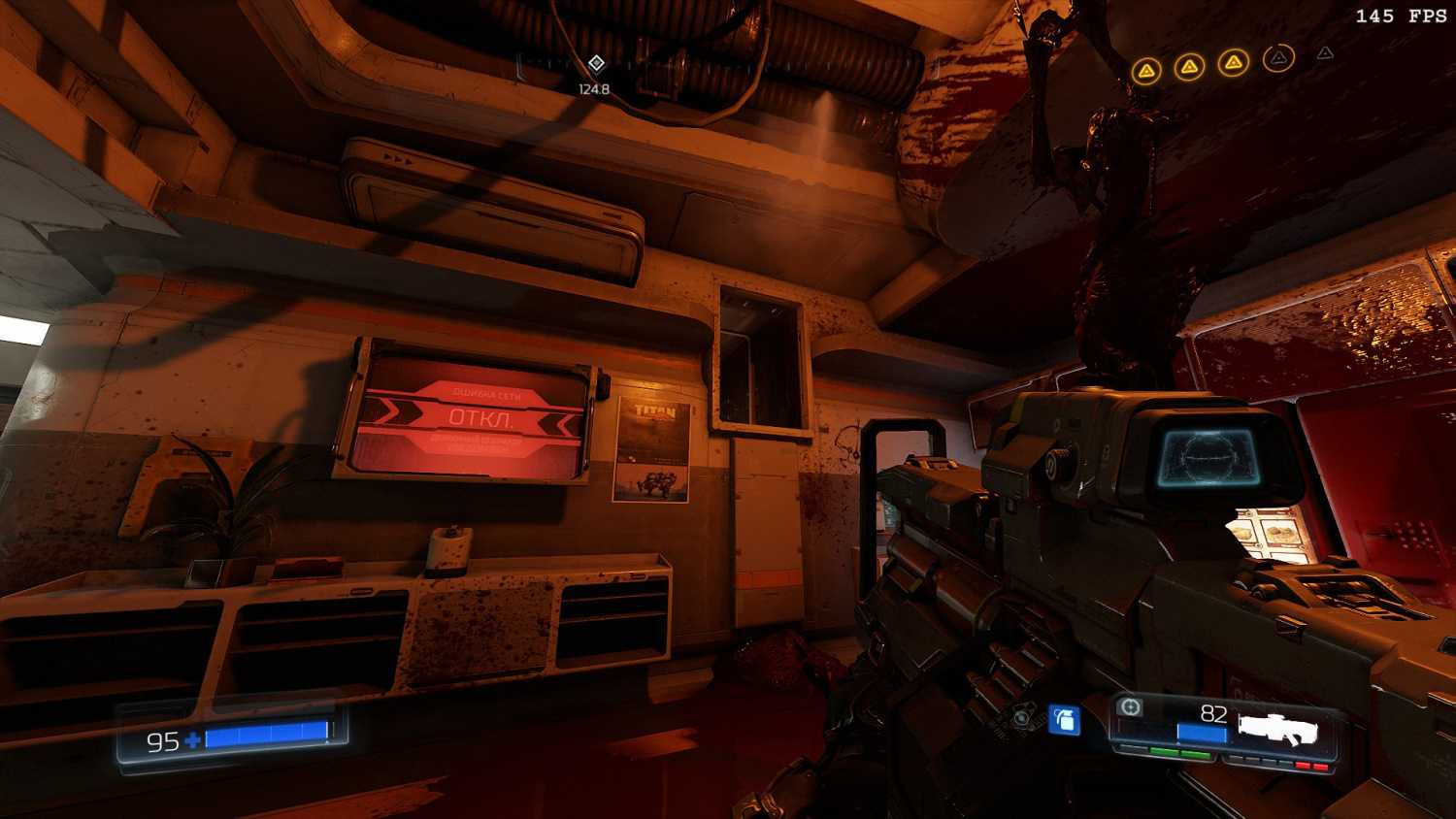Select the blue grenade icon

pos(1065,719)
